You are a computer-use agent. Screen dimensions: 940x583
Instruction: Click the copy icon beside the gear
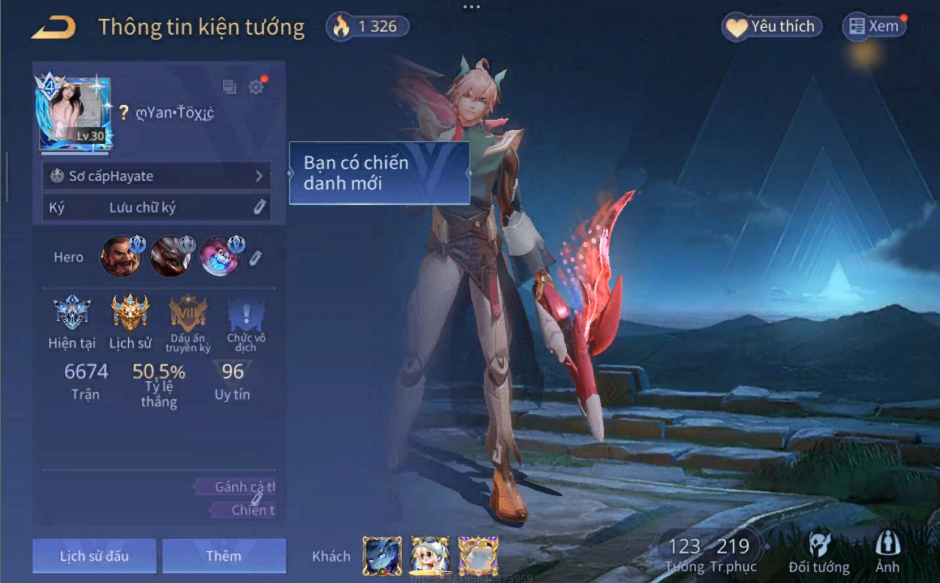tap(229, 87)
